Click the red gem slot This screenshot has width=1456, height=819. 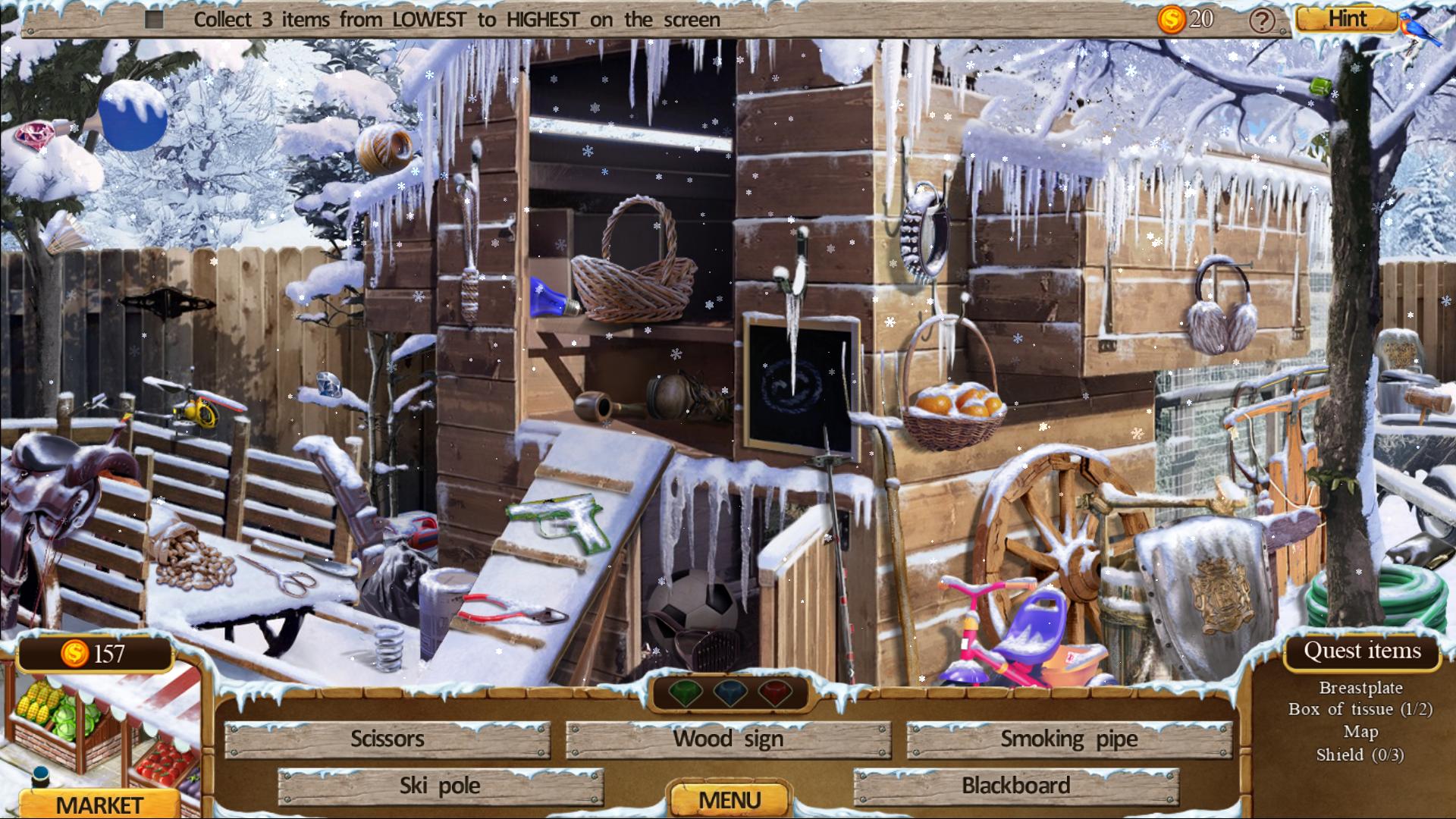point(775,693)
